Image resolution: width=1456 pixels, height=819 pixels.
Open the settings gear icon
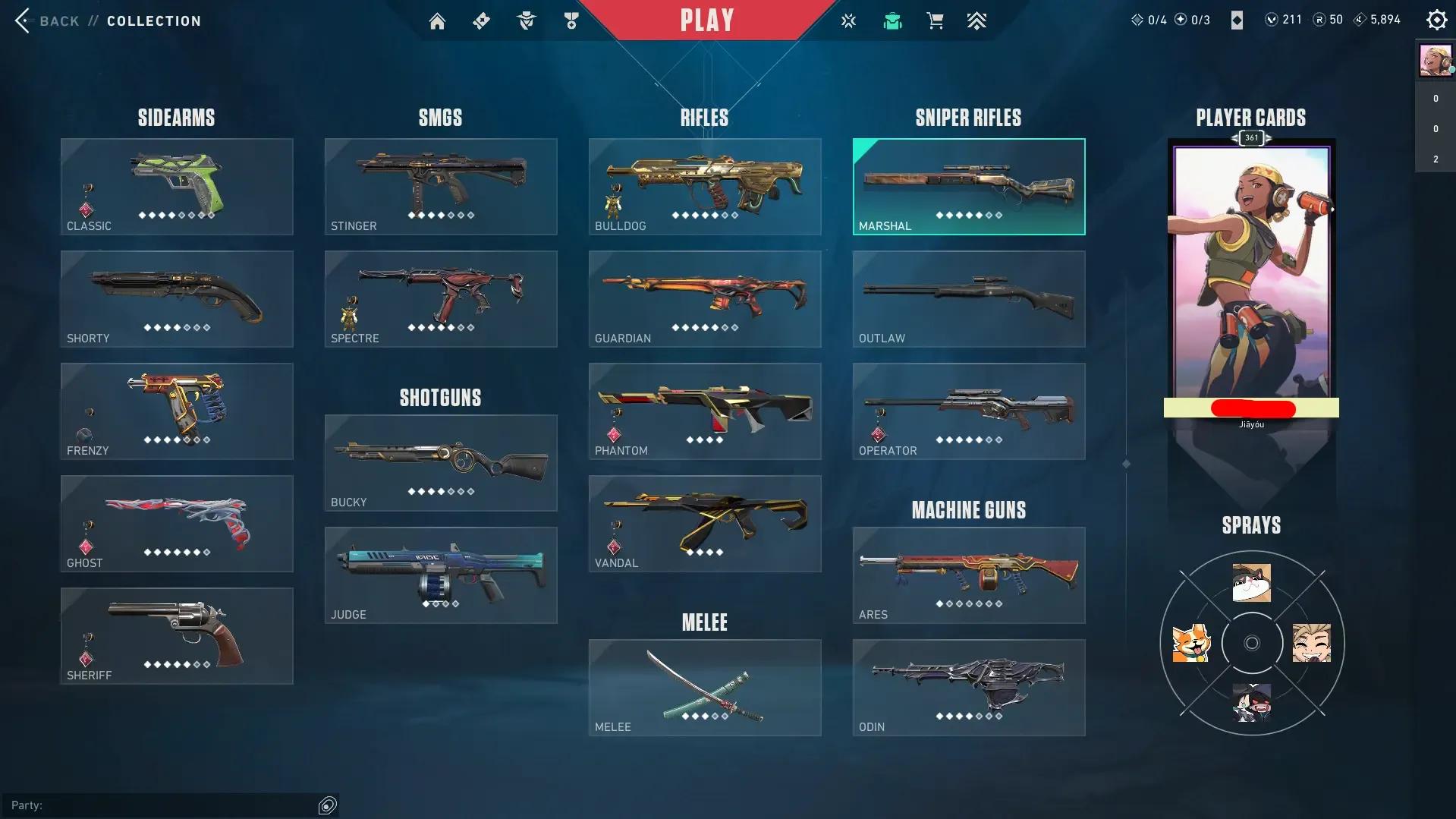(1436, 20)
